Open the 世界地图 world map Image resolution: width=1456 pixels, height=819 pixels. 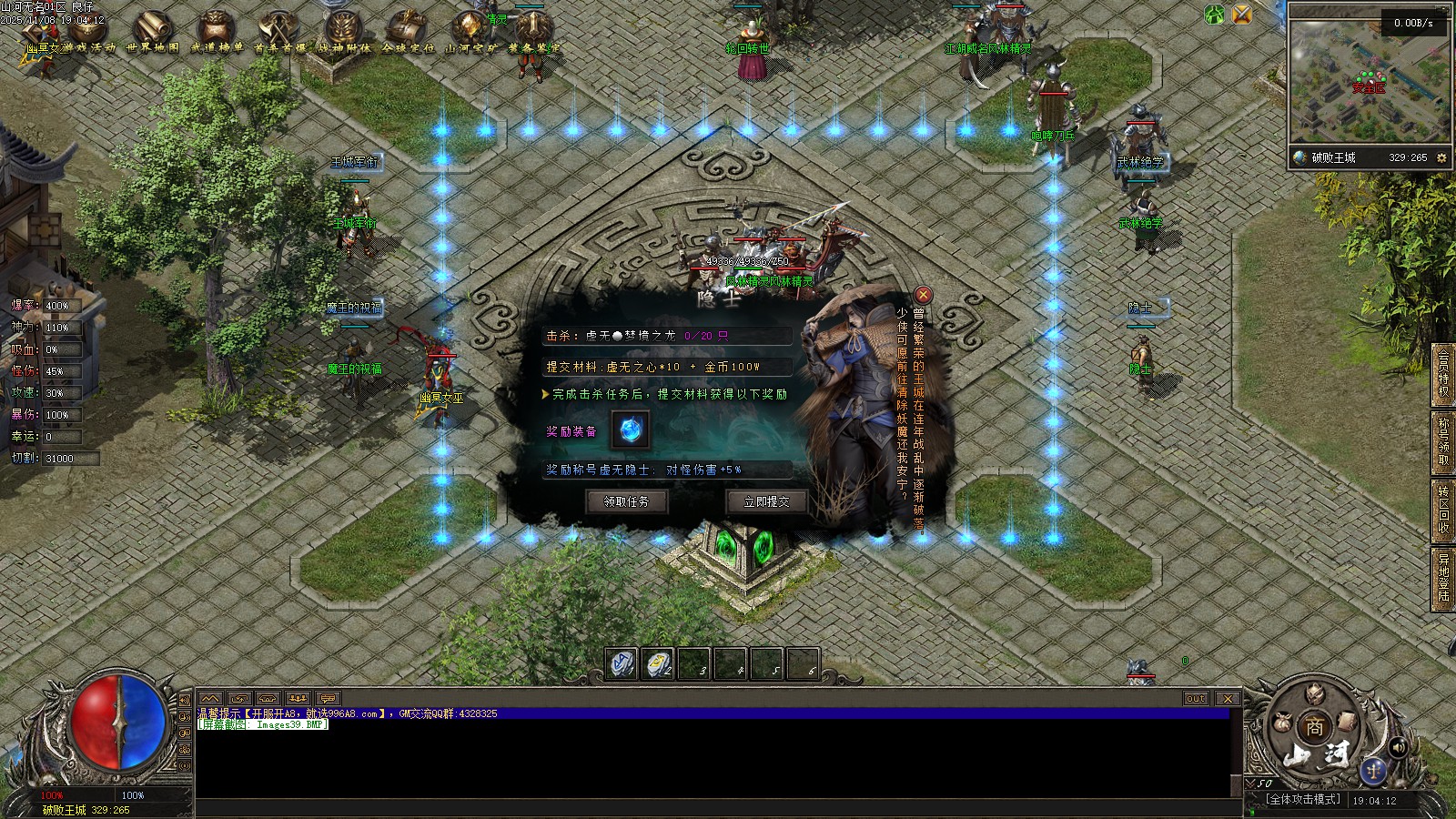pyautogui.click(x=152, y=31)
